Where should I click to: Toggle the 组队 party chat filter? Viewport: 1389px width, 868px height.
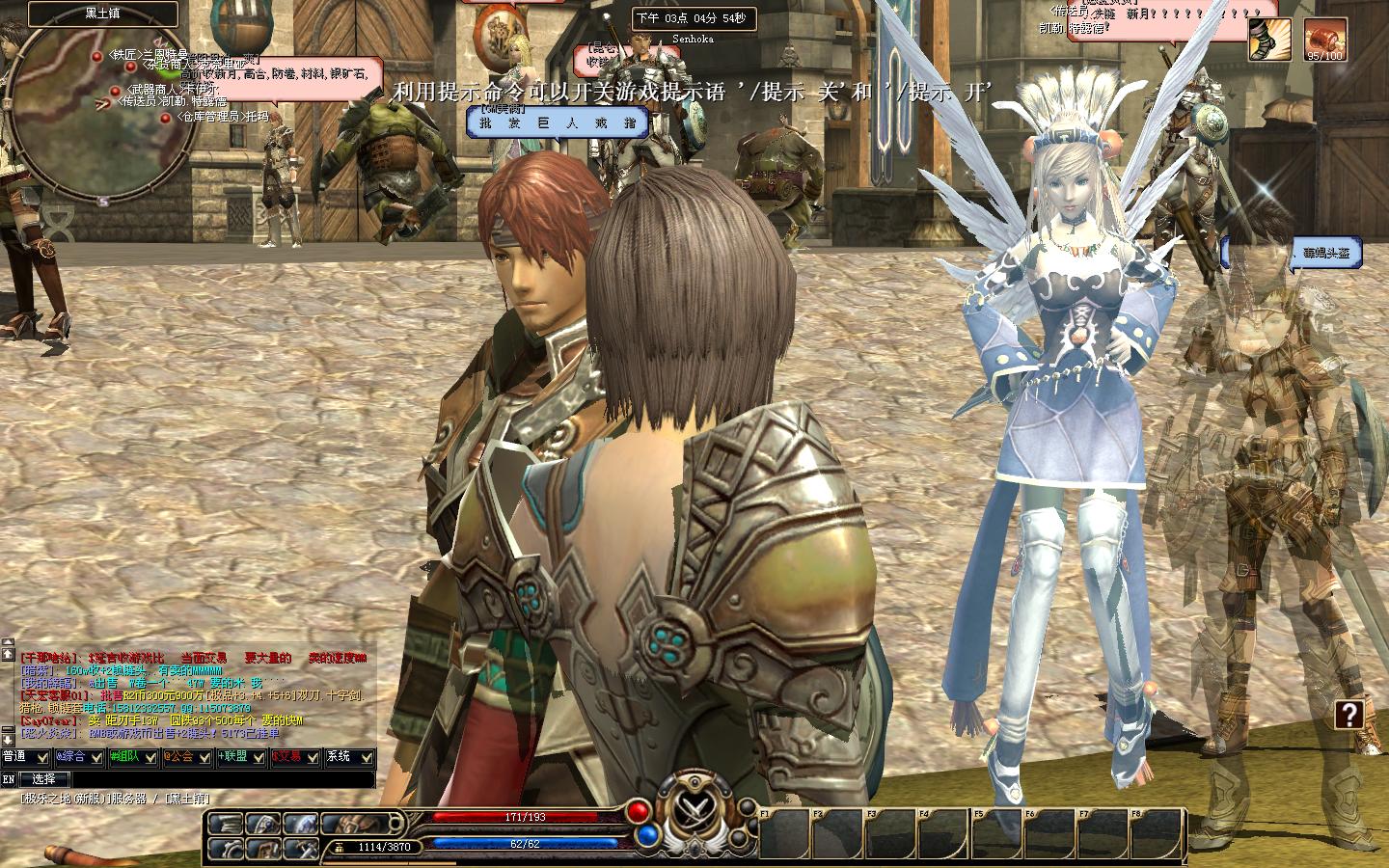[x=133, y=757]
